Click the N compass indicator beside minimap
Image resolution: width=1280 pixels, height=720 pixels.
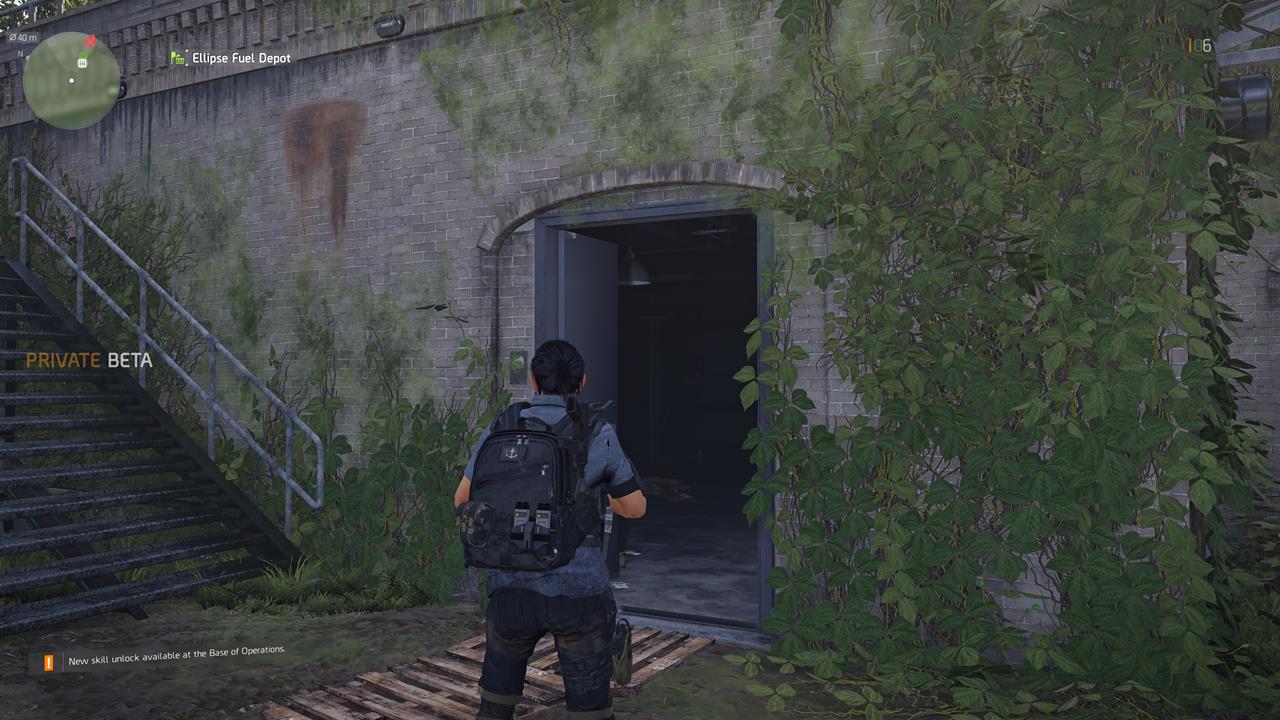click(x=20, y=53)
